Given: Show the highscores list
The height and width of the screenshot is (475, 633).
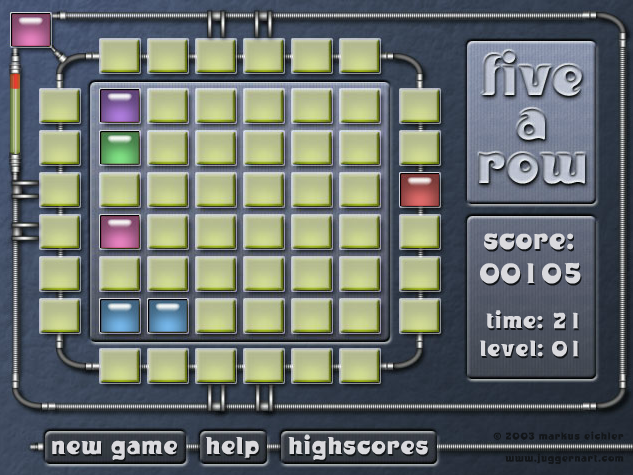Looking at the screenshot, I should point(359,446).
